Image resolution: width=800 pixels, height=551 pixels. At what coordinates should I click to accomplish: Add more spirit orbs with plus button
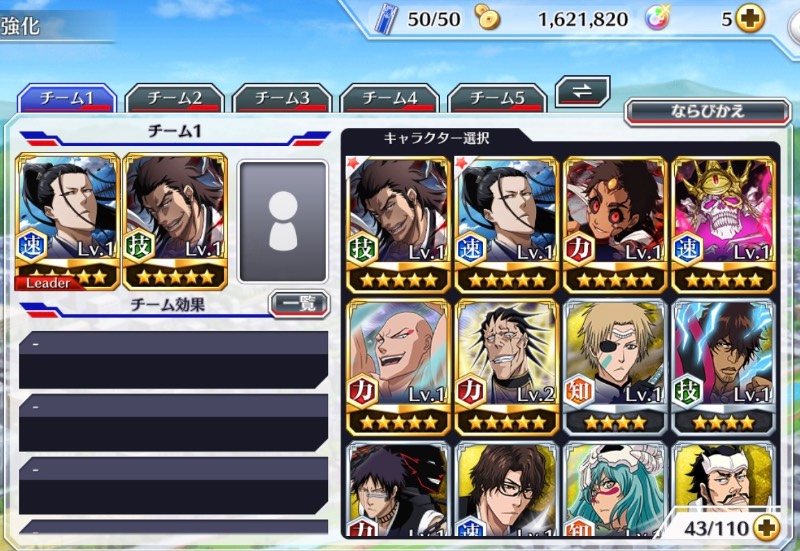(749, 18)
